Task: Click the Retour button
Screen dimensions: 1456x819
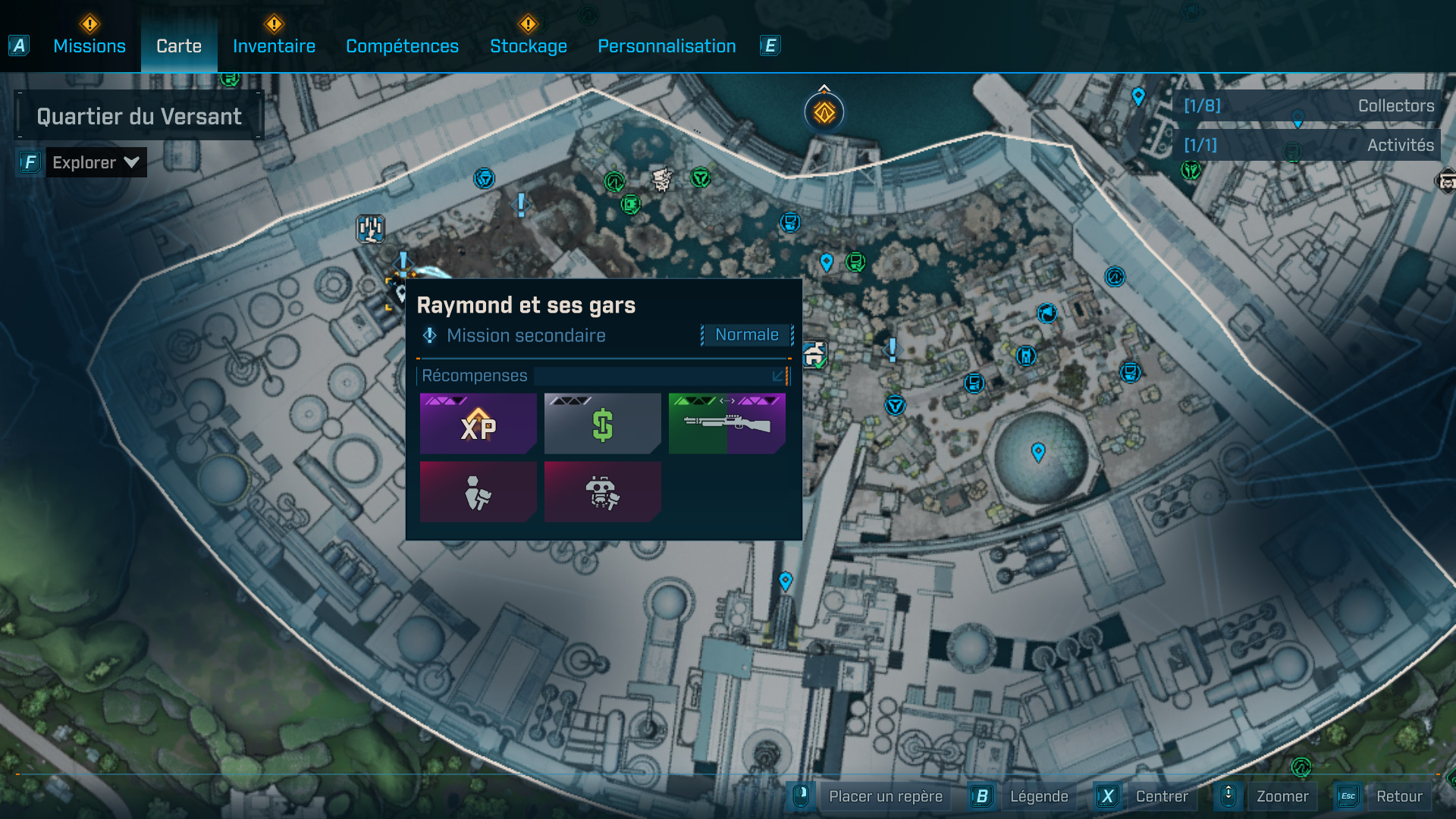Action: [1400, 796]
